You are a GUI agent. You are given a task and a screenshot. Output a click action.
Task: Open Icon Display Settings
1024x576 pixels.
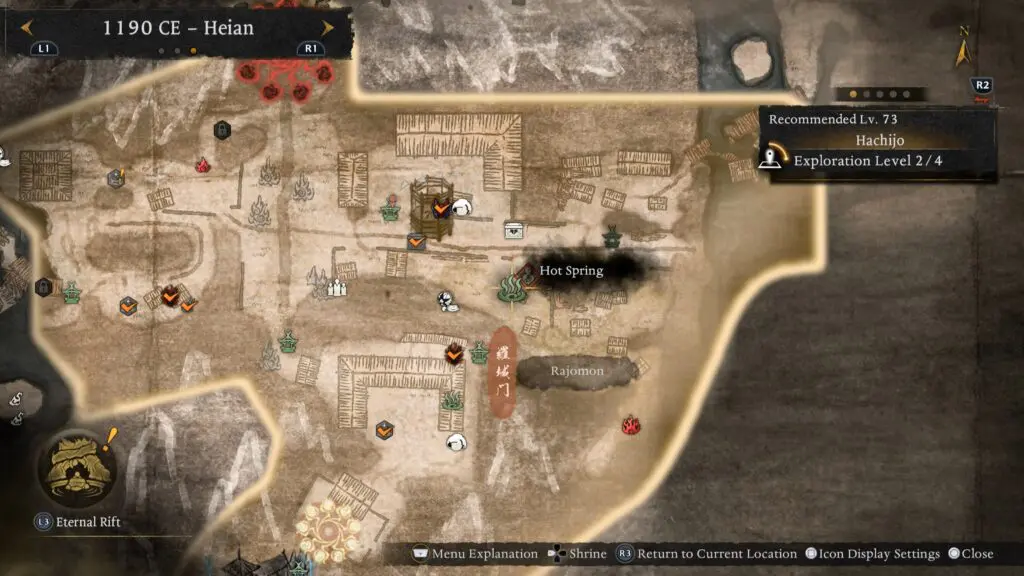click(x=872, y=554)
